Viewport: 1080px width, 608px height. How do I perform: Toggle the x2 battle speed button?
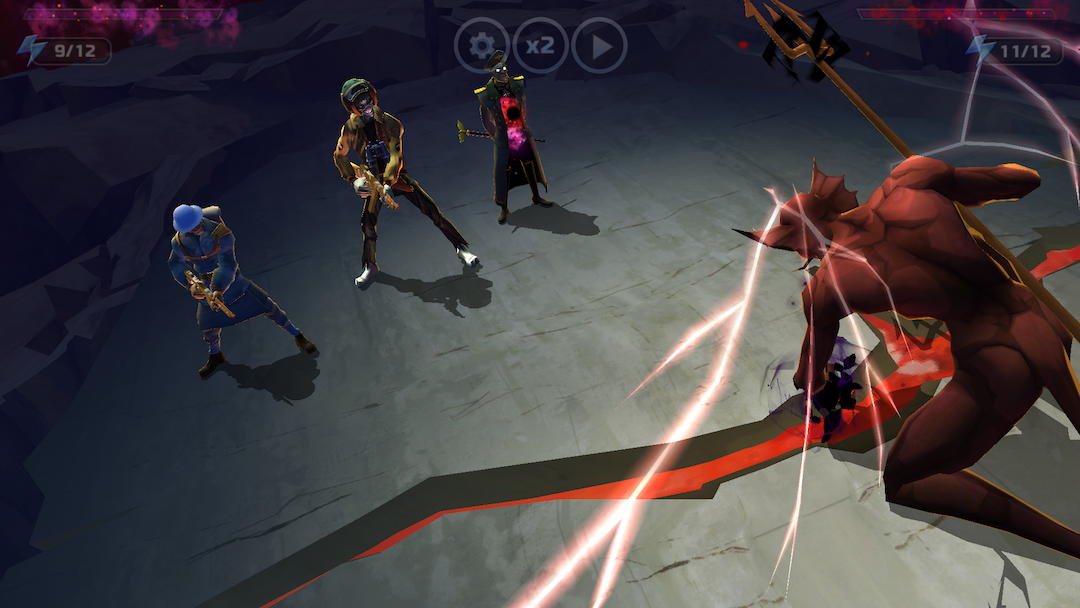point(540,45)
